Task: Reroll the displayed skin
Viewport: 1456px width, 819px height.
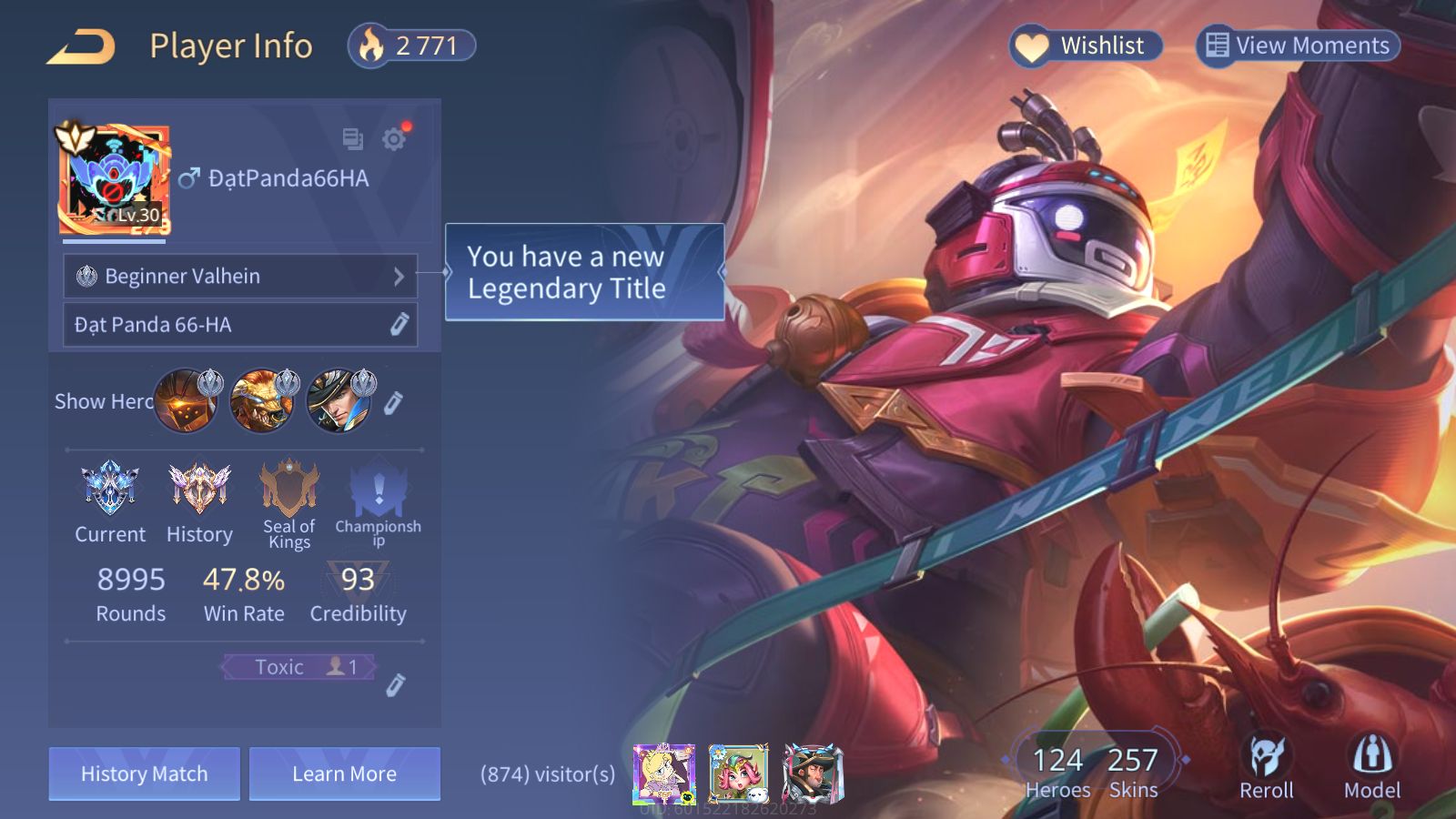Action: click(x=1266, y=767)
